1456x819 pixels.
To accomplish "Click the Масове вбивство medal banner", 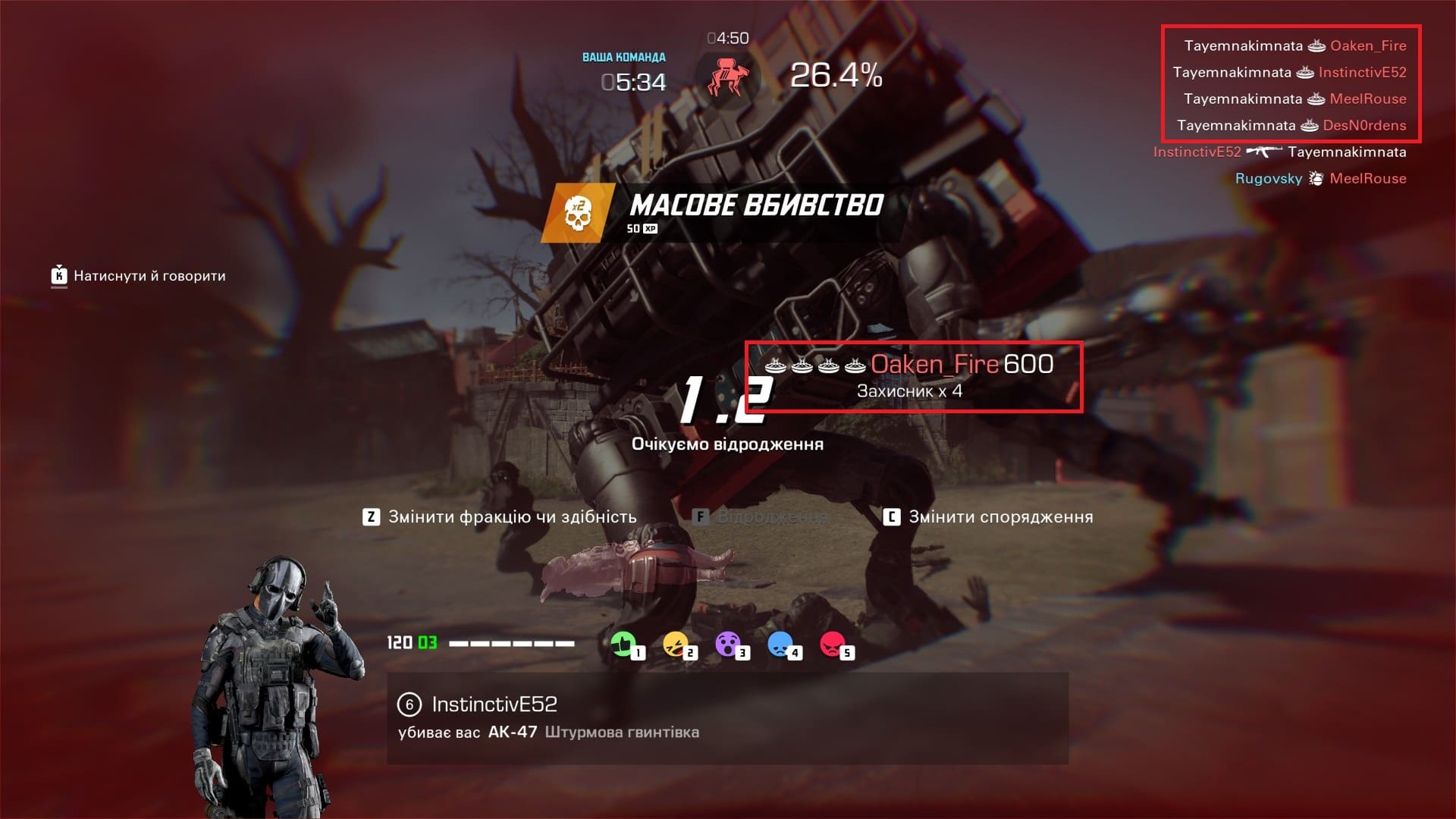I will pyautogui.click(x=720, y=213).
